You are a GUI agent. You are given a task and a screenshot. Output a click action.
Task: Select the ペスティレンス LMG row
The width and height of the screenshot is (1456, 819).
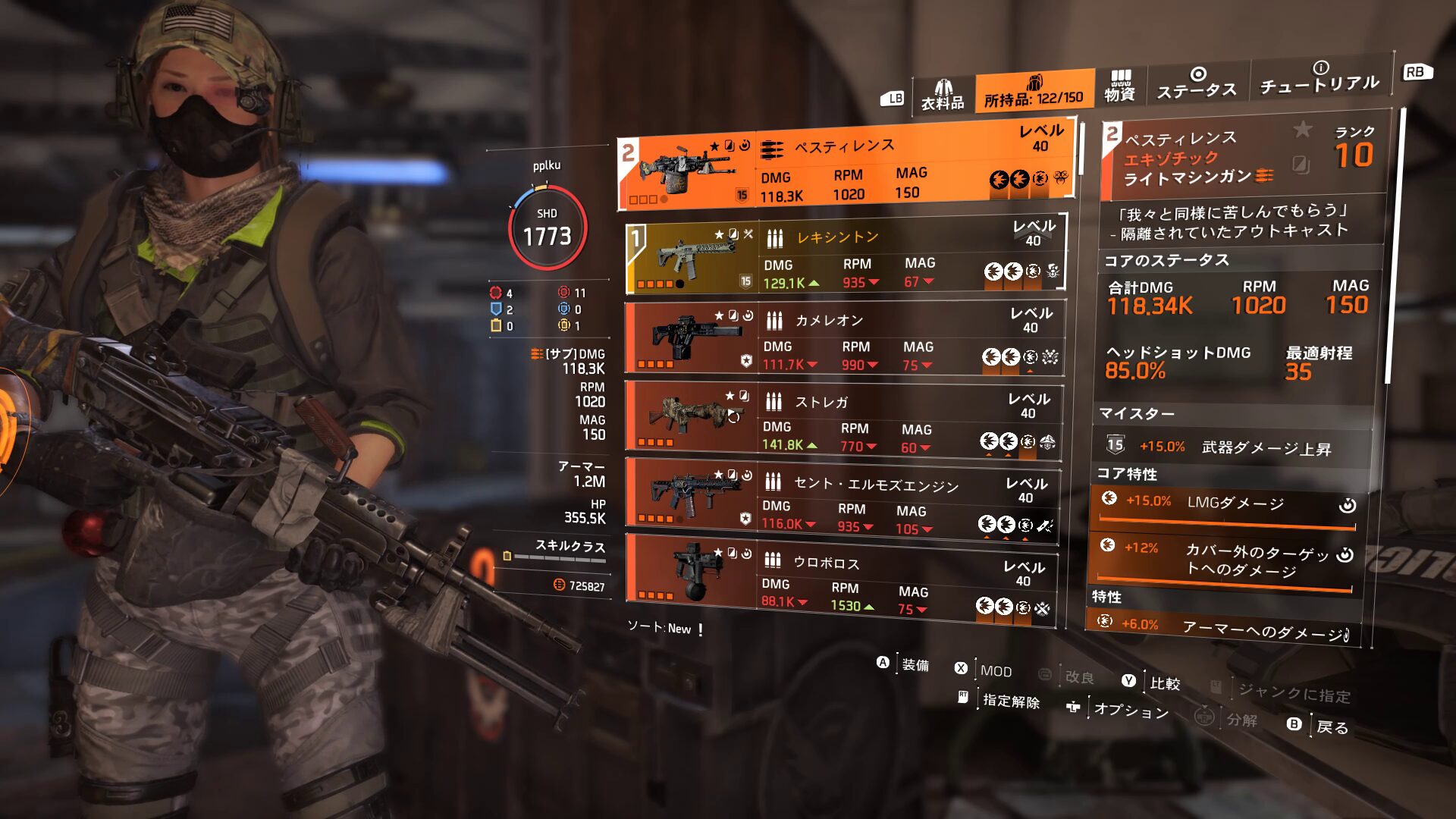point(846,165)
